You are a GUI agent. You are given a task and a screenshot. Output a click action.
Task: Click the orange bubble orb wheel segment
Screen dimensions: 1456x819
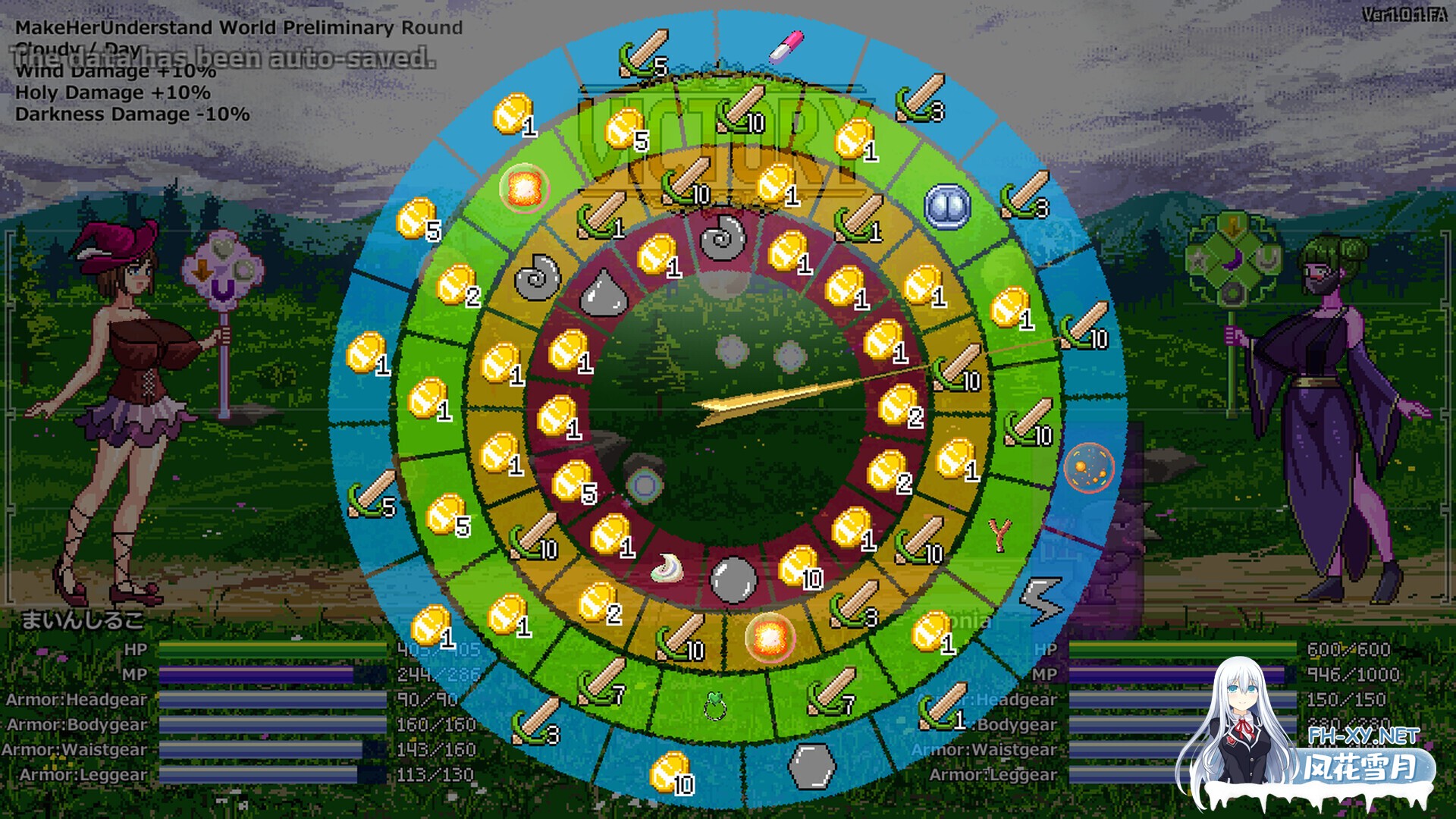(x=1088, y=467)
